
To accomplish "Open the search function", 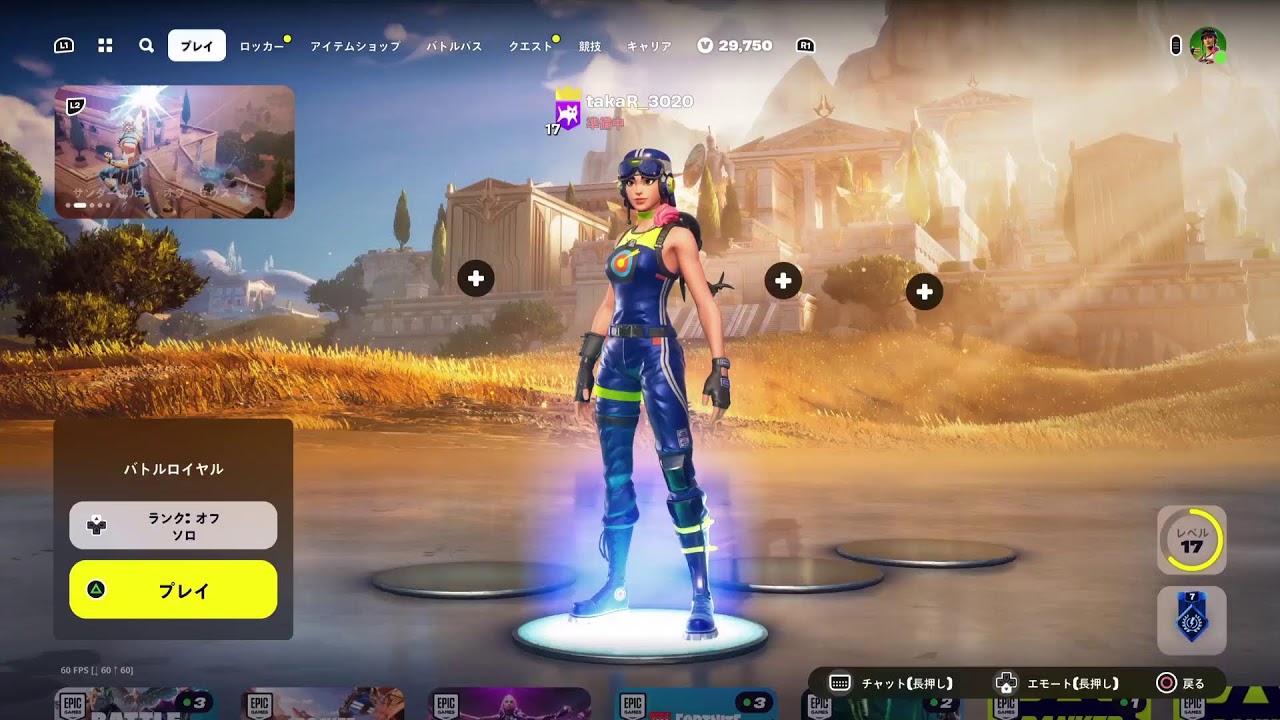I will [146, 45].
